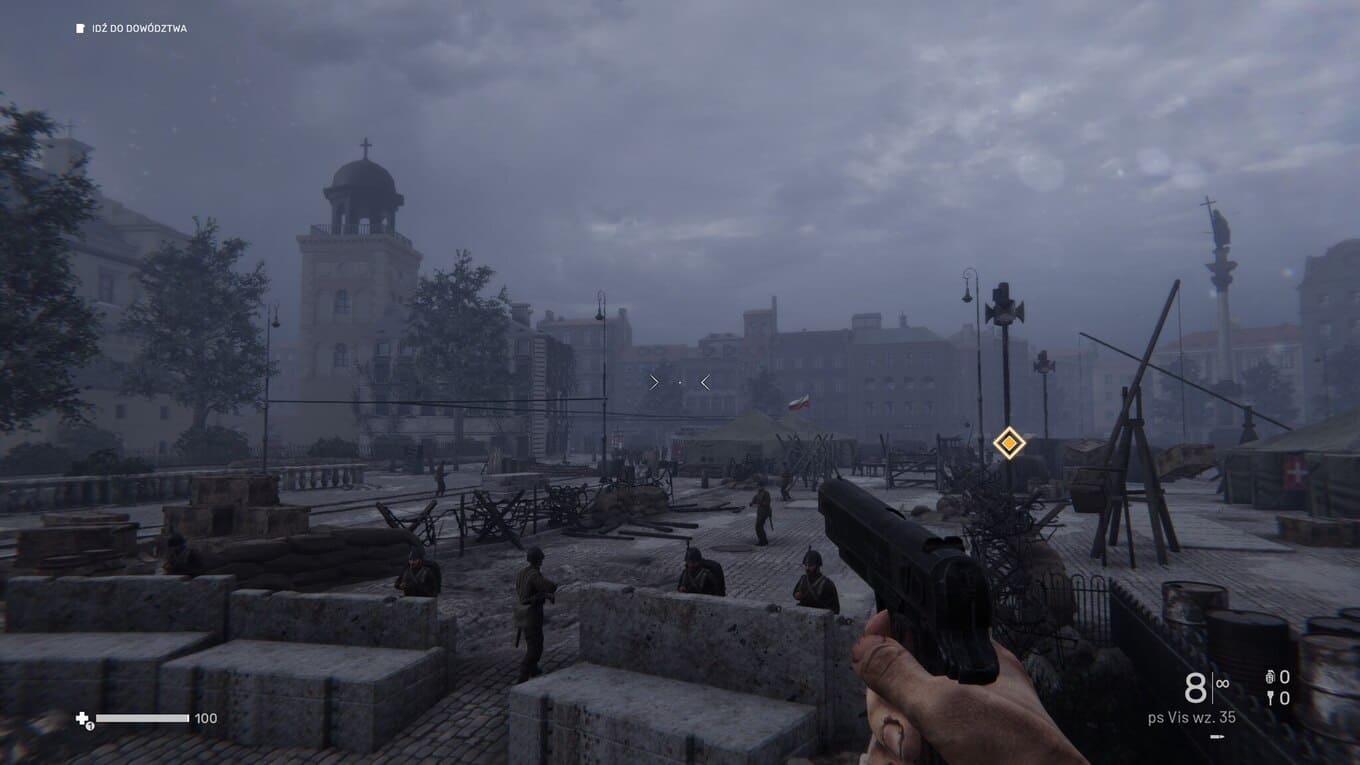Select the "Idź do dowództwa" objective tracker
1360x765 pixels.
point(131,29)
